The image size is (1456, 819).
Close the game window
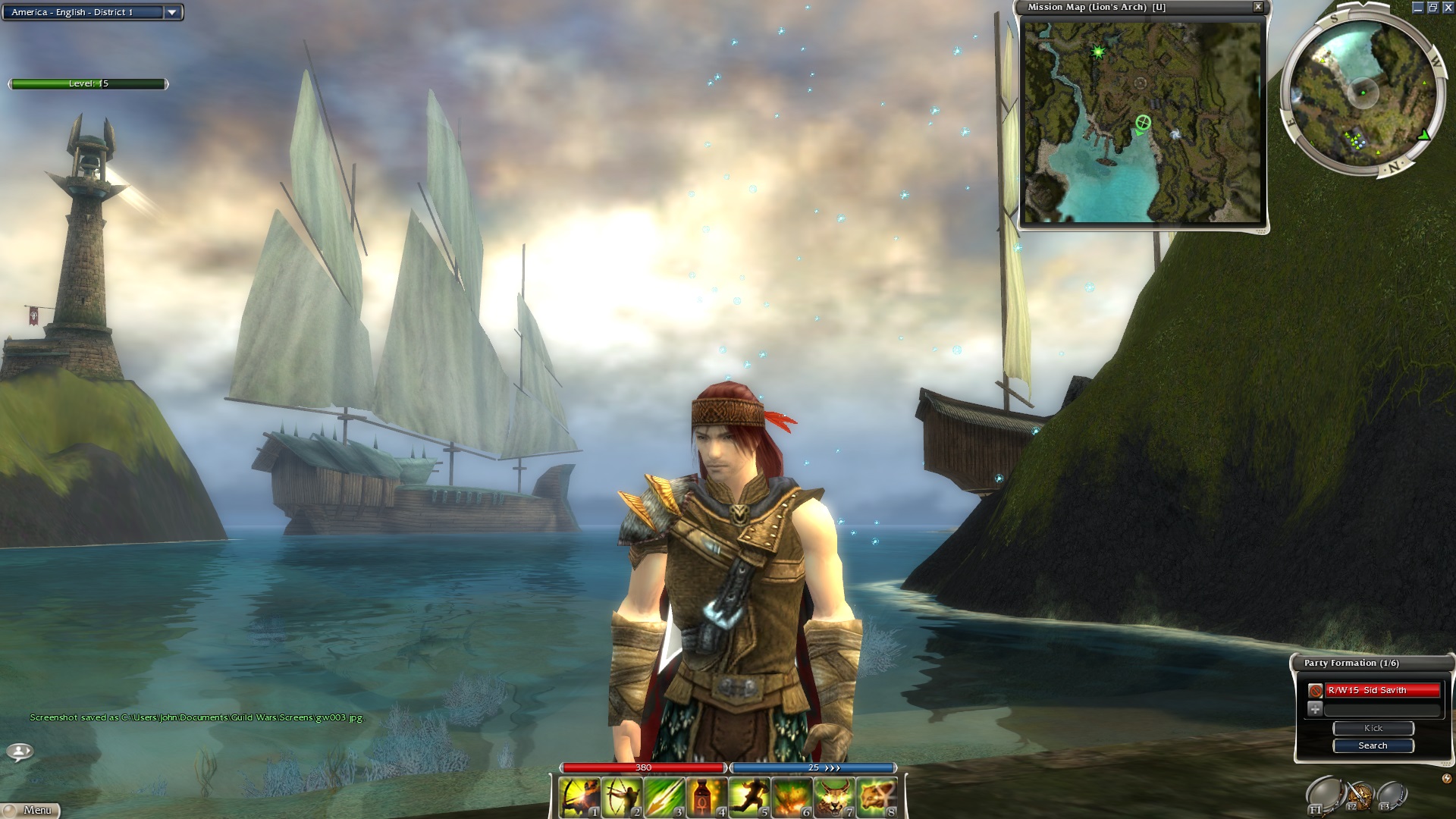coord(1448,7)
